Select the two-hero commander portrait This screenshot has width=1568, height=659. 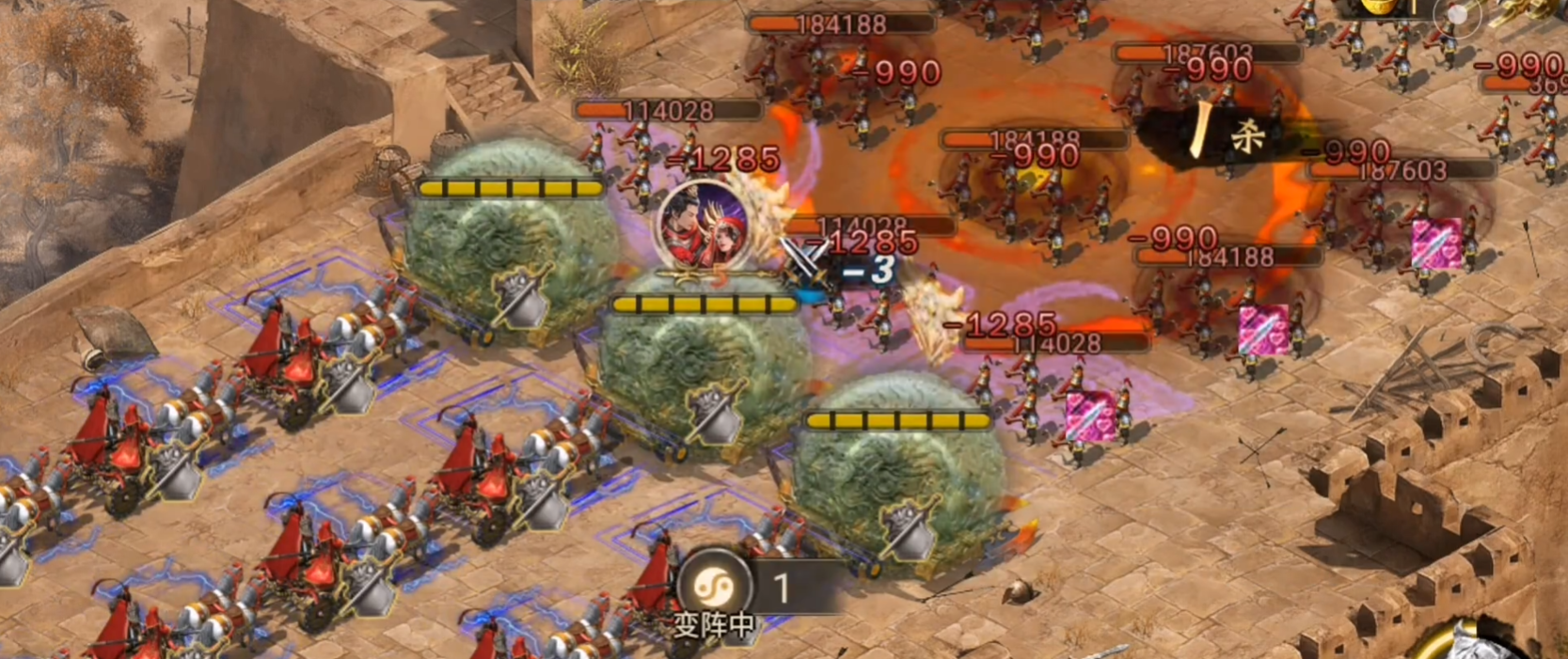(704, 225)
